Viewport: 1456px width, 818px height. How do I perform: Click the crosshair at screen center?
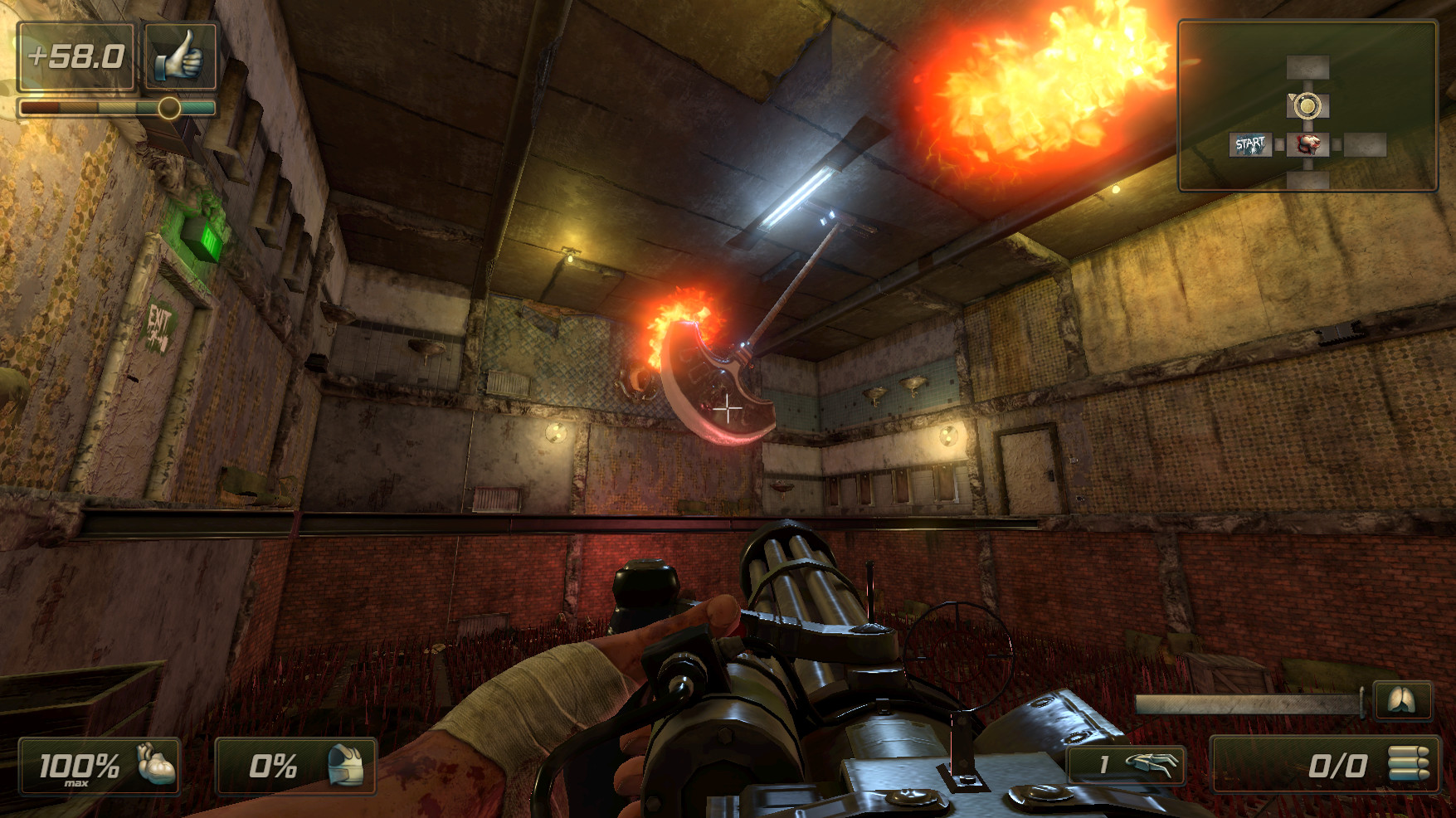[x=728, y=408]
